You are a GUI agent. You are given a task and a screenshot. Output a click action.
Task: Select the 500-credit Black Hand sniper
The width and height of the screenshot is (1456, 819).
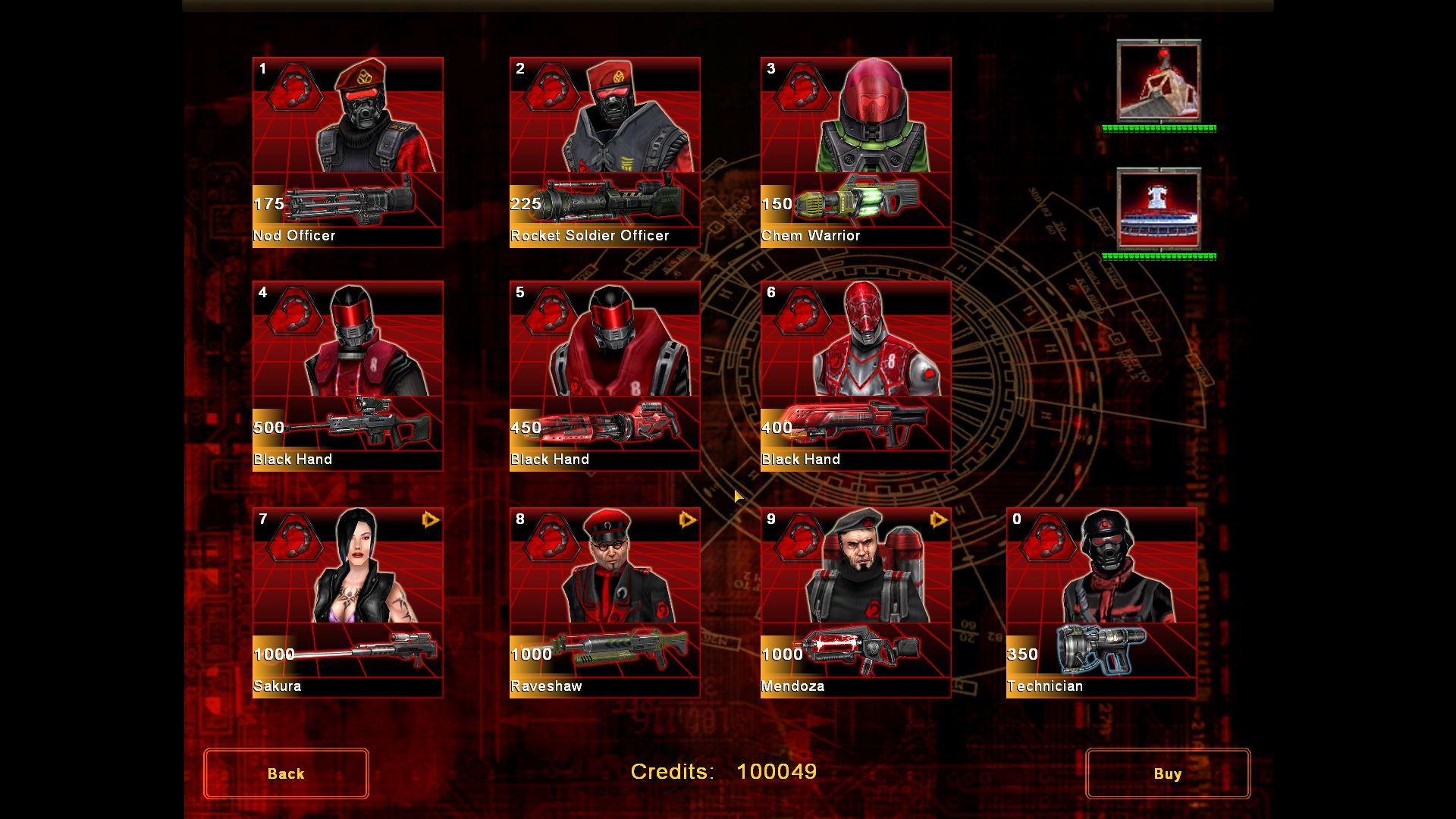tap(347, 375)
